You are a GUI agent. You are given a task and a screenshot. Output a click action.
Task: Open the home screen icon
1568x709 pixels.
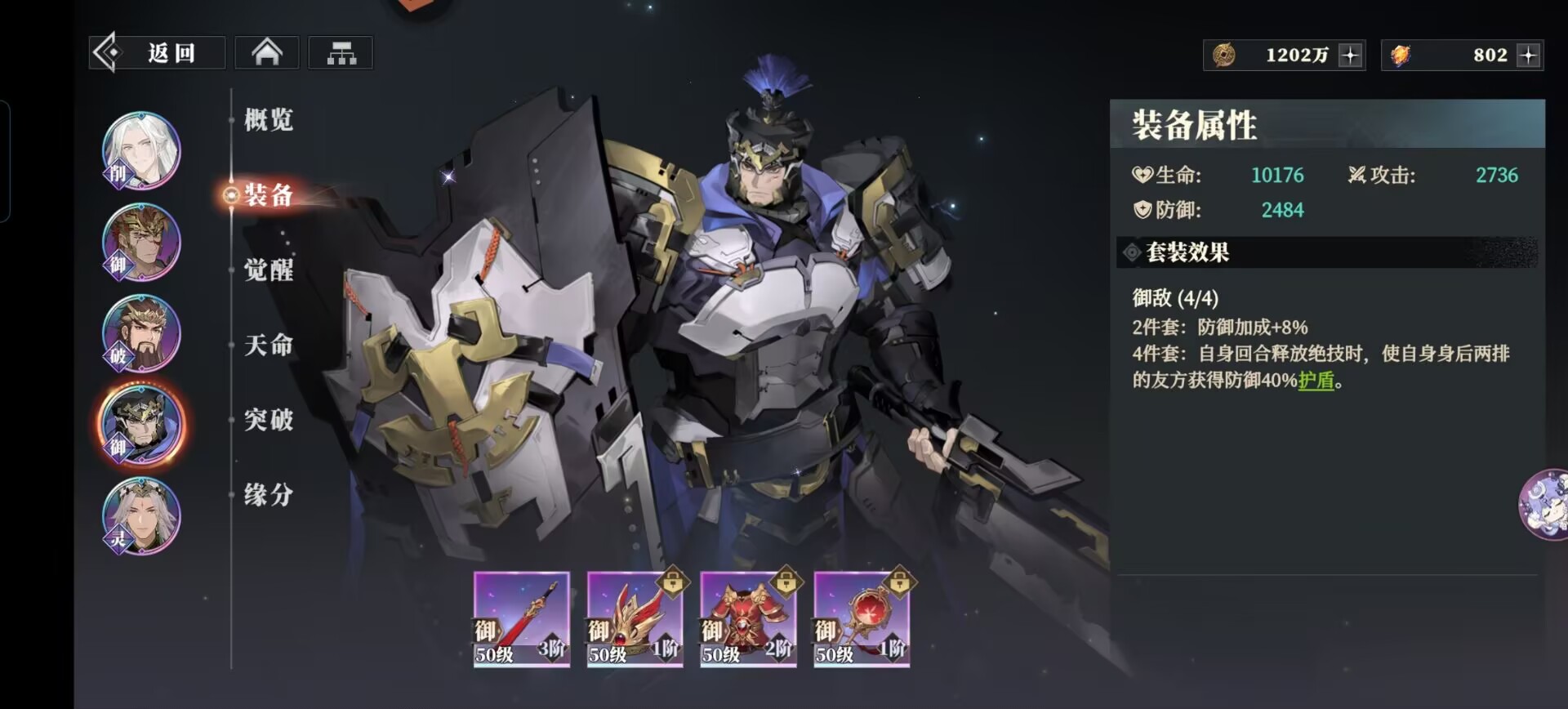point(267,53)
